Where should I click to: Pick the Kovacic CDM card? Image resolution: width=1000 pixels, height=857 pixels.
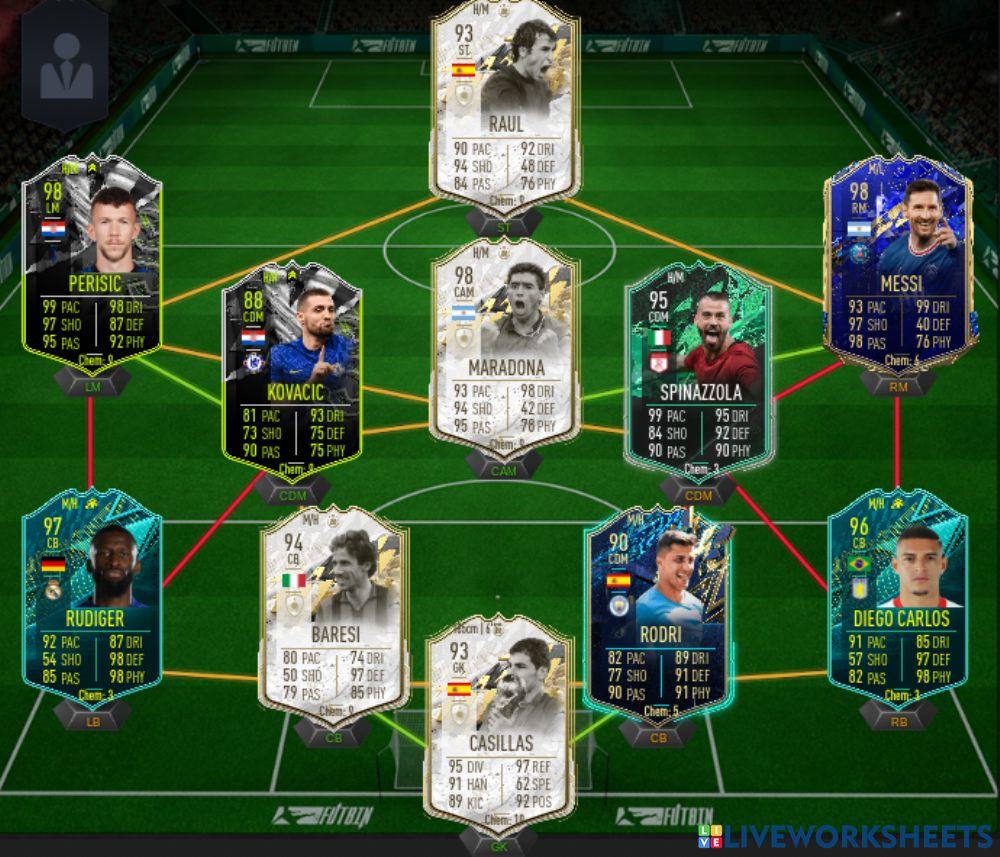tap(291, 370)
